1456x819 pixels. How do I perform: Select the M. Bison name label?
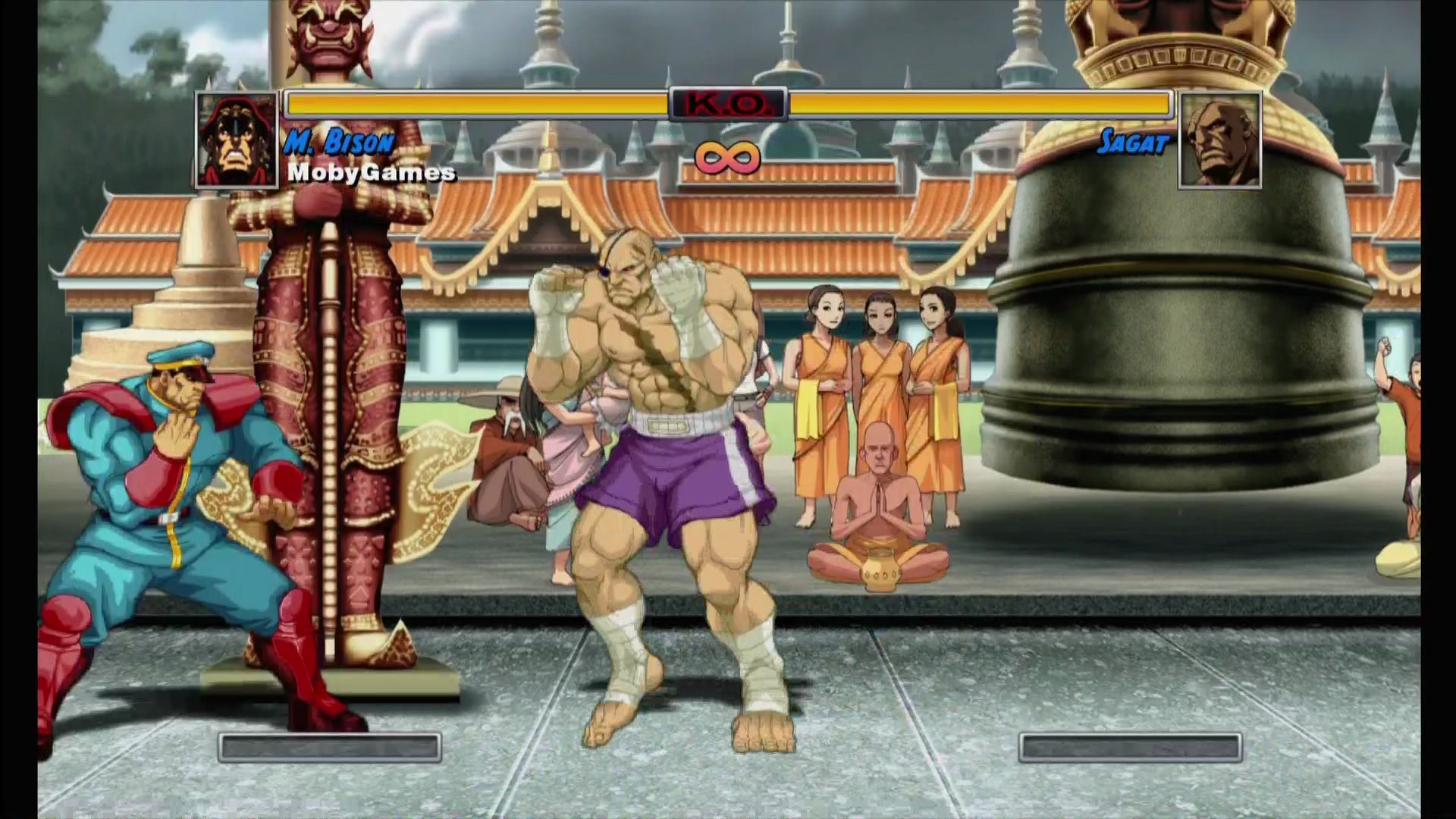(x=340, y=140)
